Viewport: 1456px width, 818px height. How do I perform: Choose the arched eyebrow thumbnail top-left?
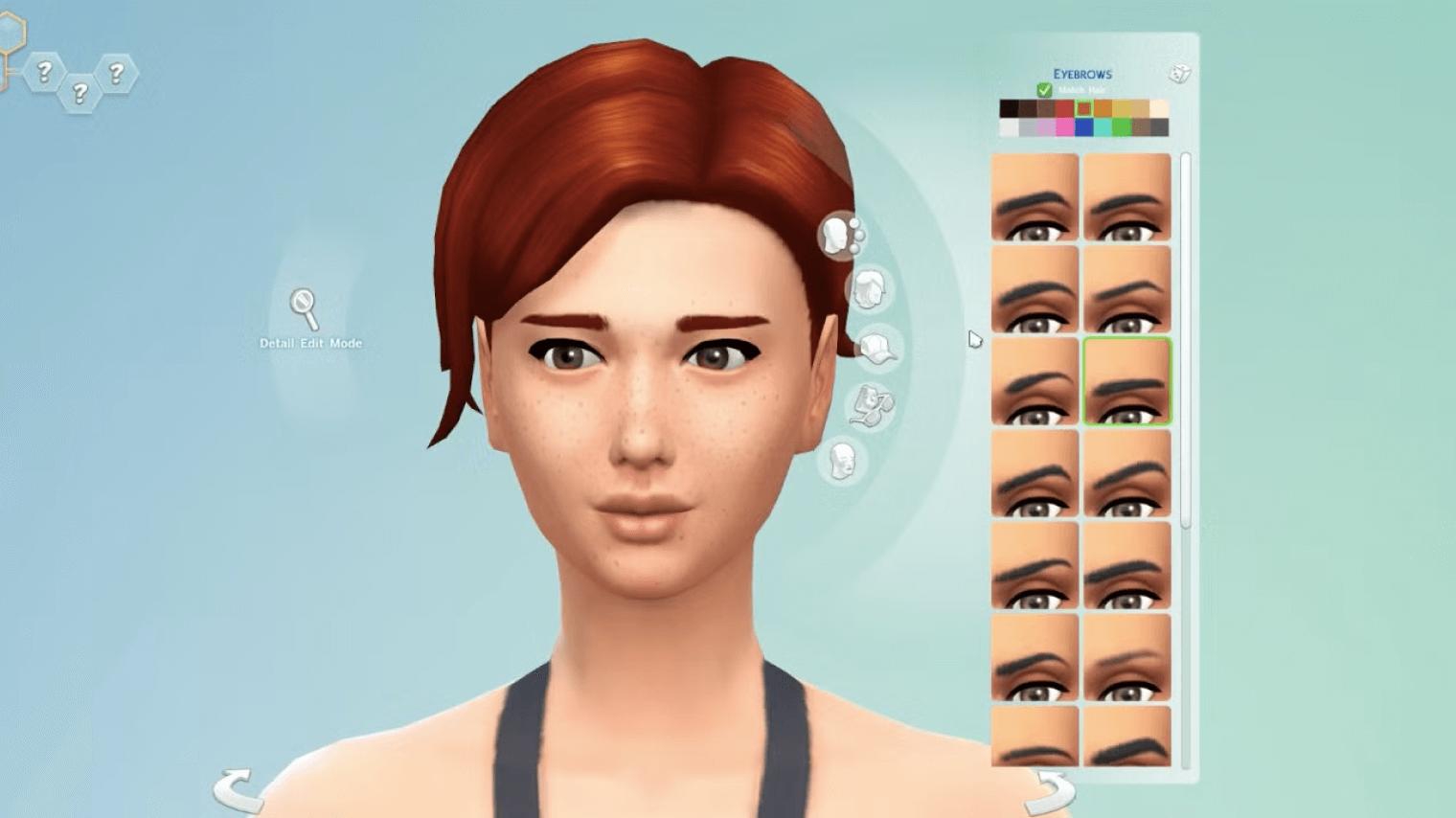click(x=1035, y=197)
